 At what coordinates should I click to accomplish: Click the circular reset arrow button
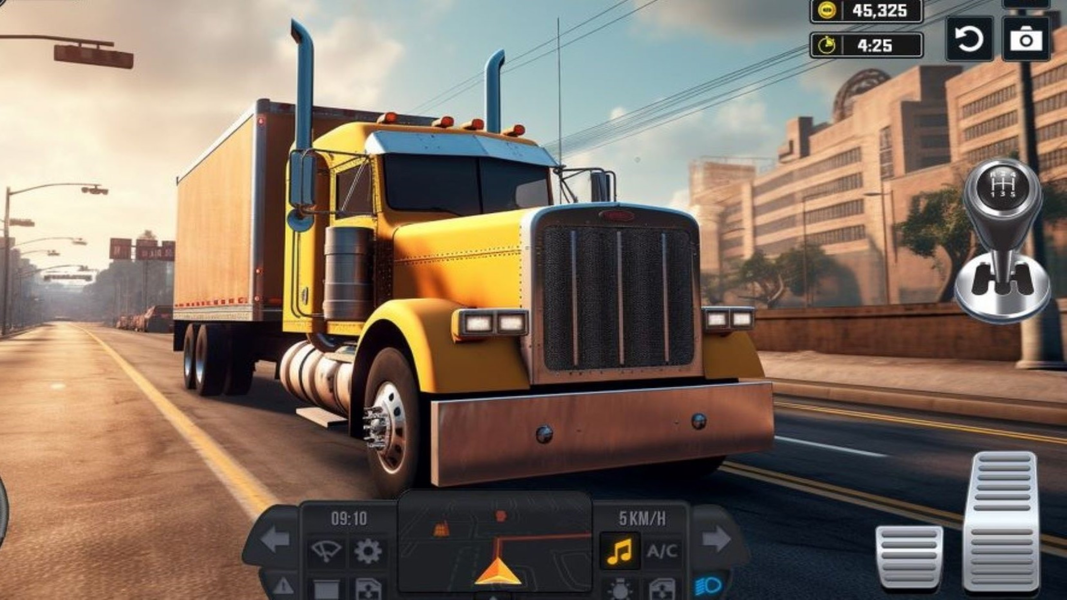(x=969, y=40)
